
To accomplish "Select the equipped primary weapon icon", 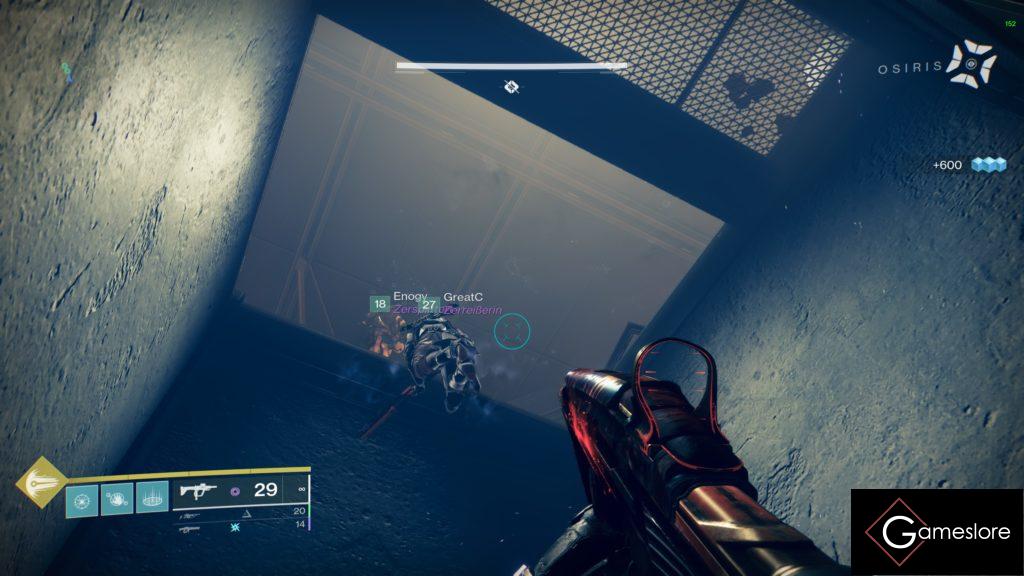I will (x=197, y=490).
